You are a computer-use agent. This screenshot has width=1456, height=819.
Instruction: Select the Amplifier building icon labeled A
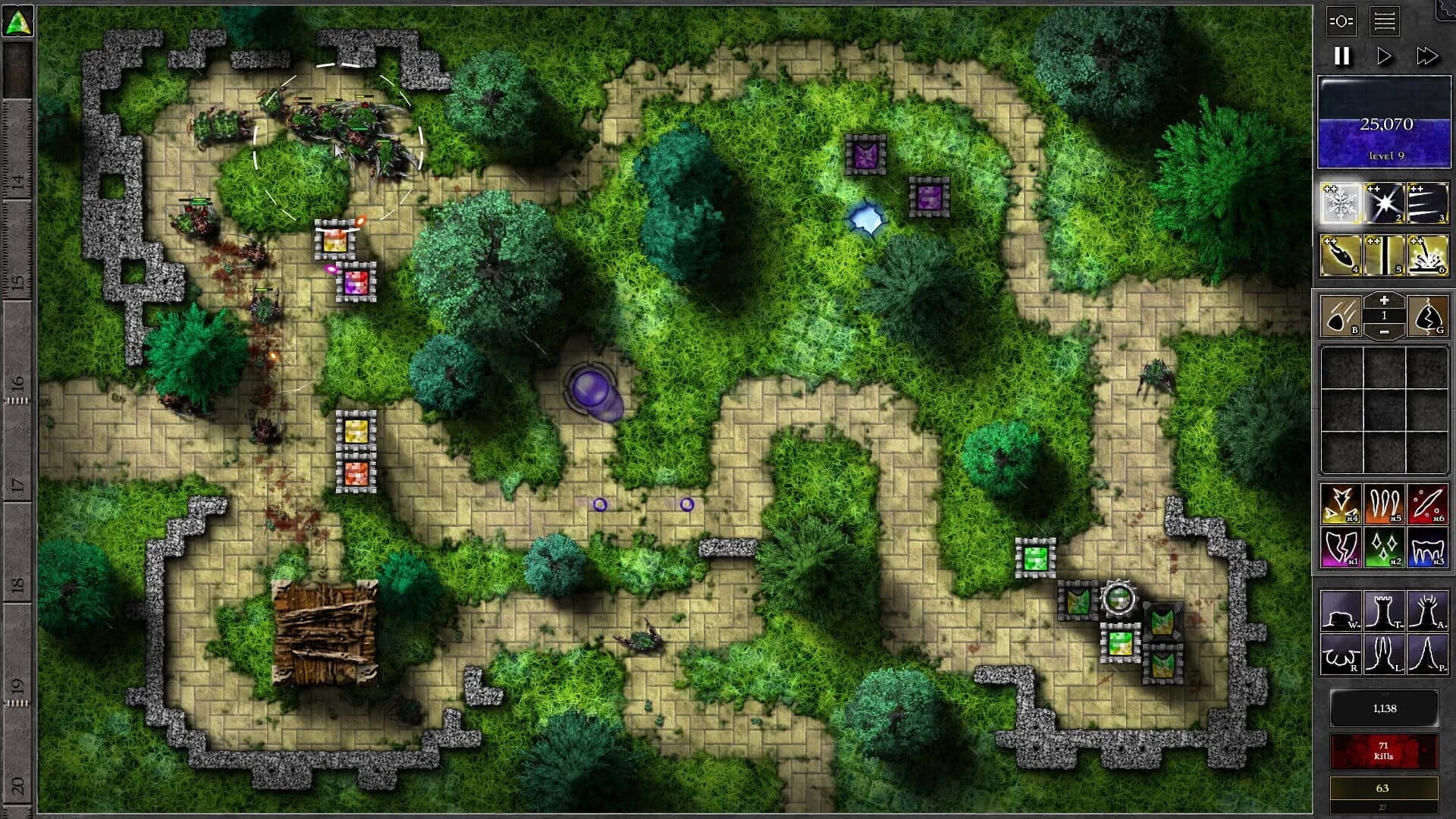tap(1427, 609)
